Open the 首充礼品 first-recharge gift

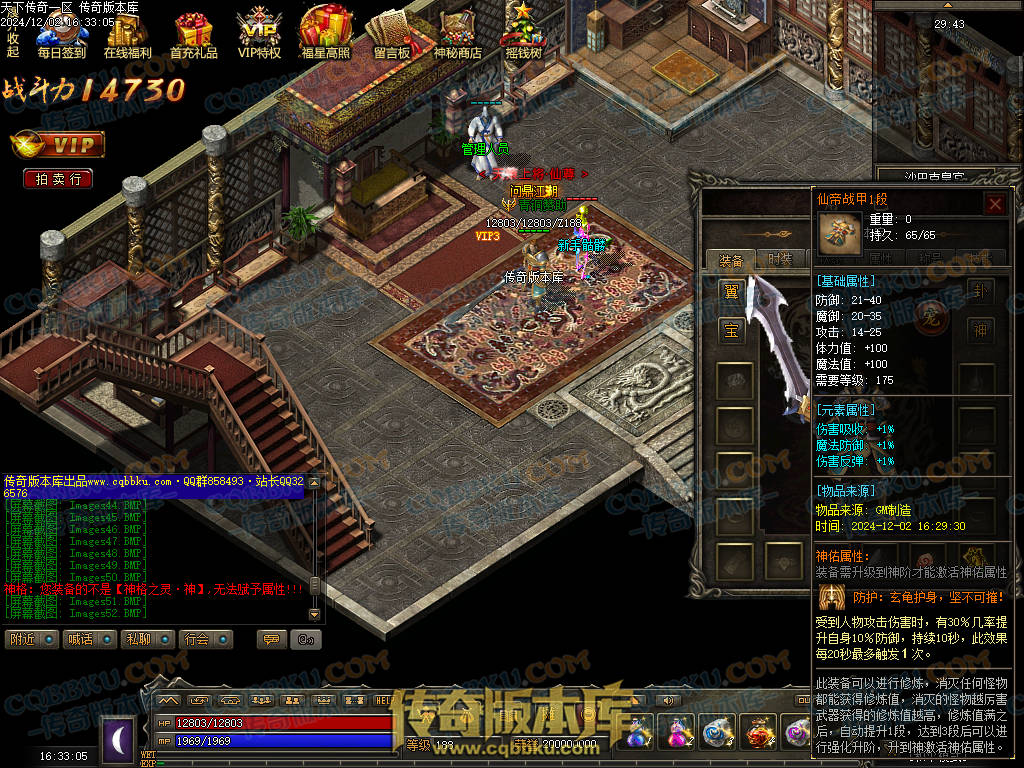[194, 37]
